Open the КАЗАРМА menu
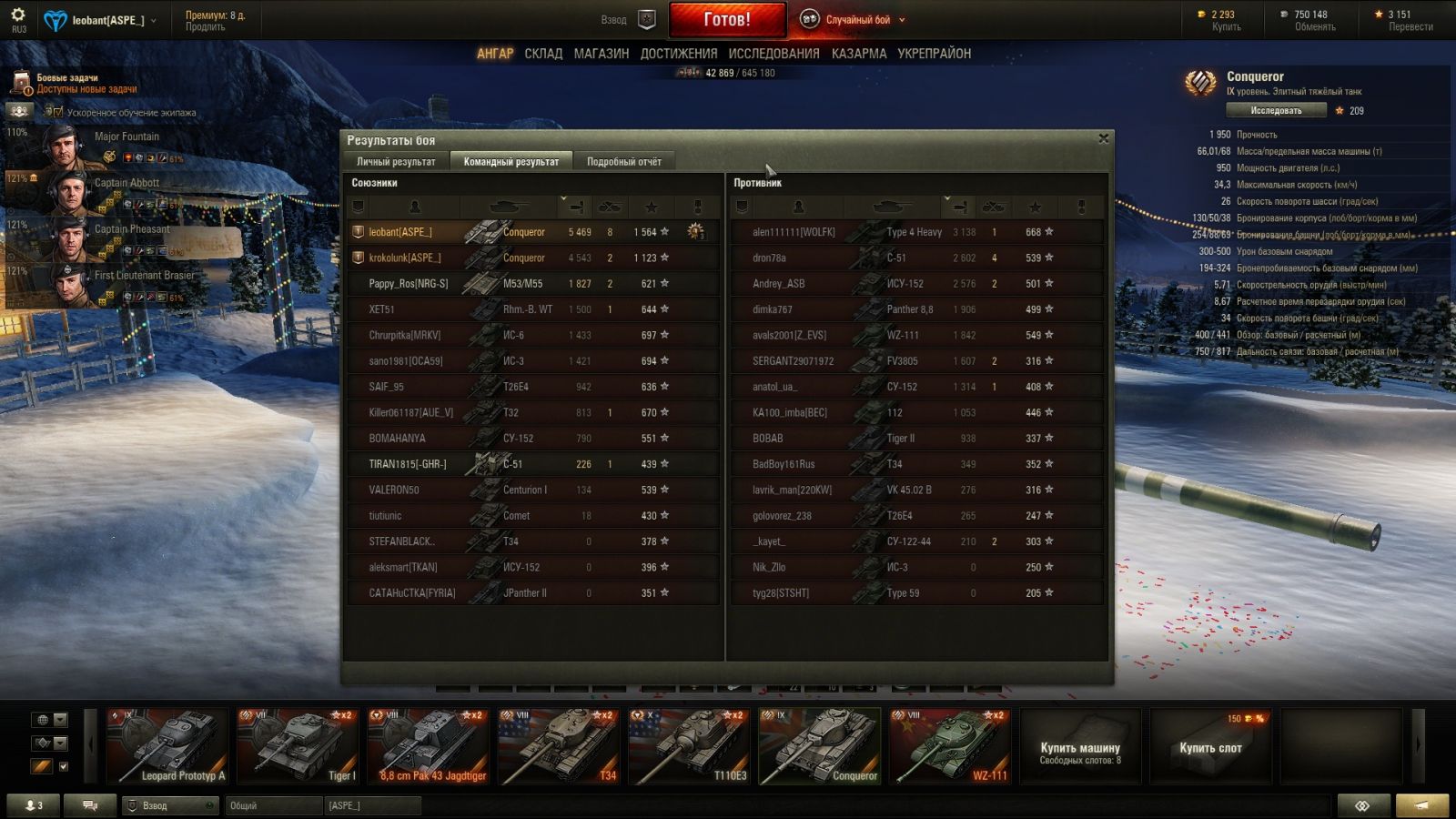The height and width of the screenshot is (819, 1456). point(858,54)
